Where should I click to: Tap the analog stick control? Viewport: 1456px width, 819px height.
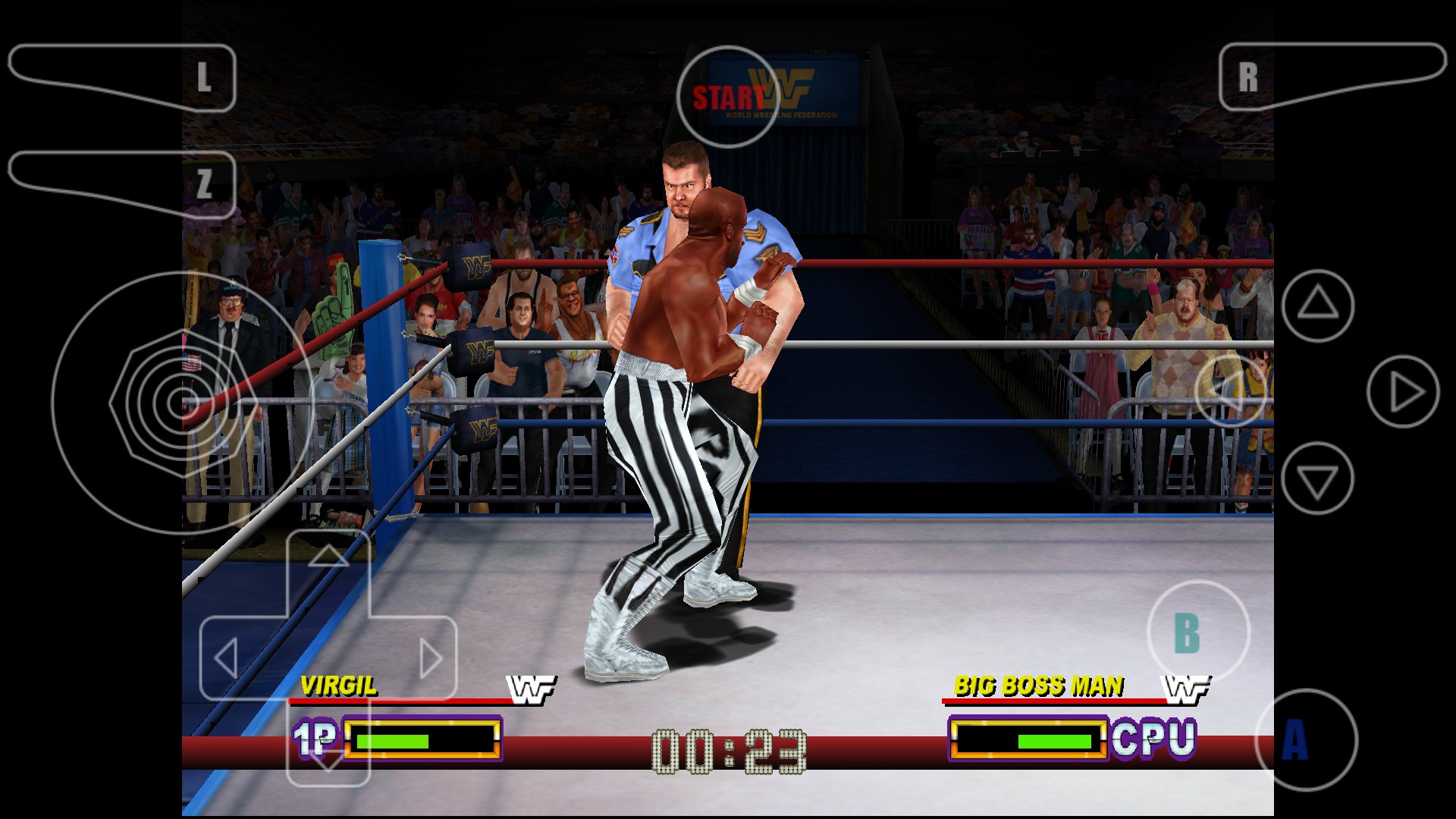tap(174, 402)
